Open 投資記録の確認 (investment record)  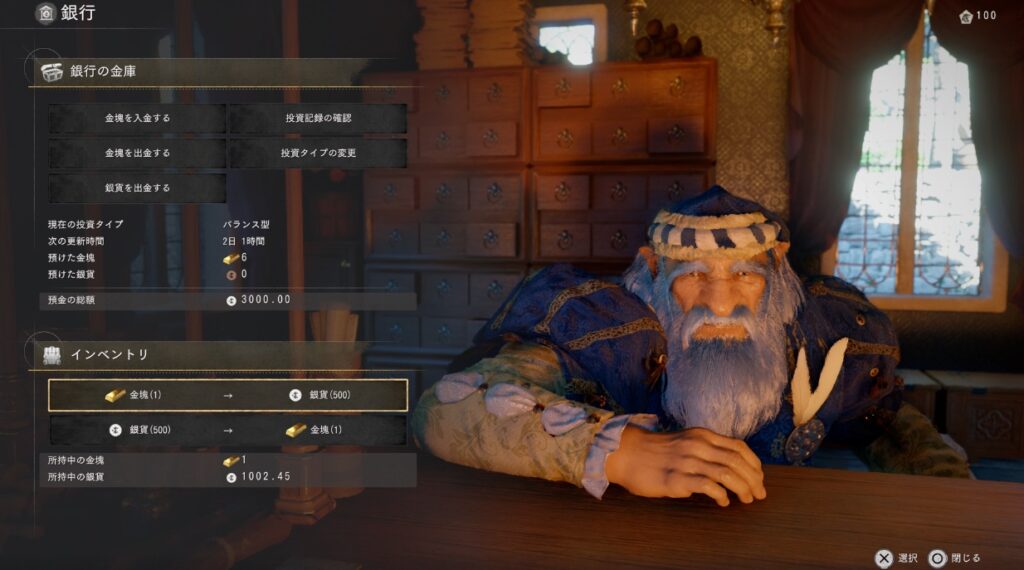318,118
